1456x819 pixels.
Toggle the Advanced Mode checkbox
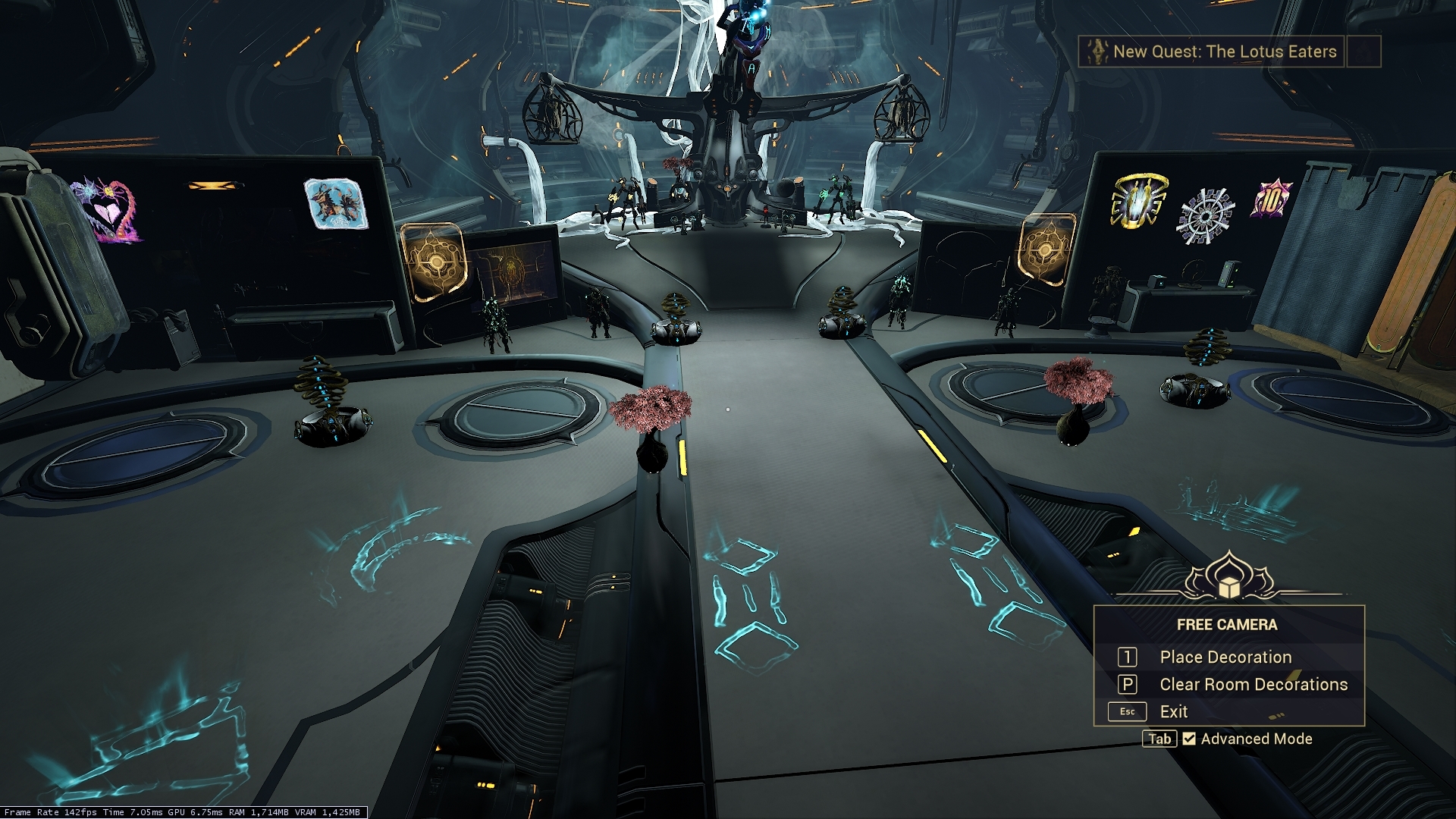(x=1189, y=739)
